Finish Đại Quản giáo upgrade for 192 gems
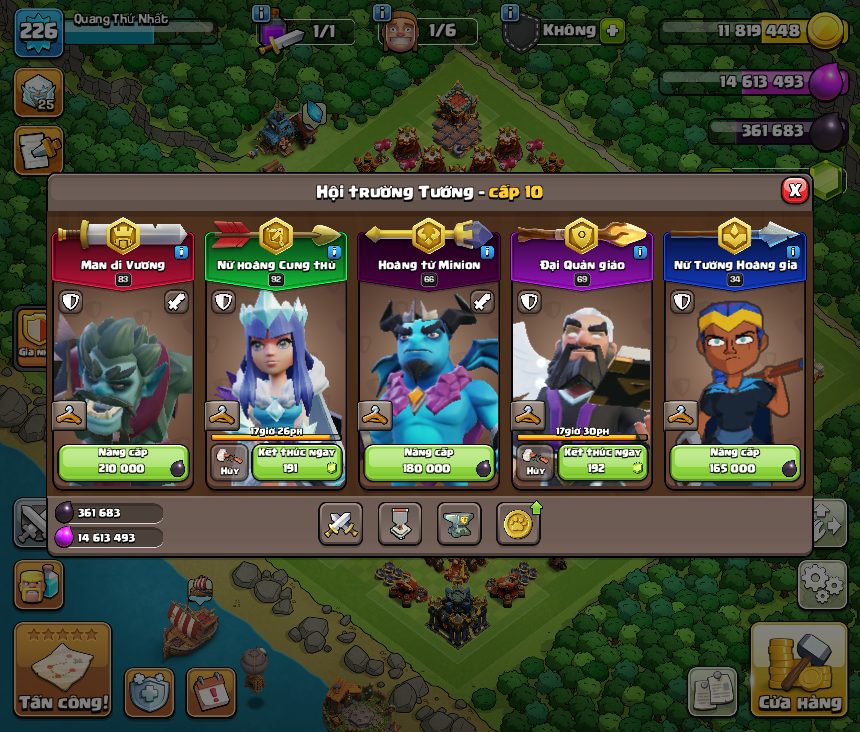Viewport: 860px width, 732px height. pos(602,462)
